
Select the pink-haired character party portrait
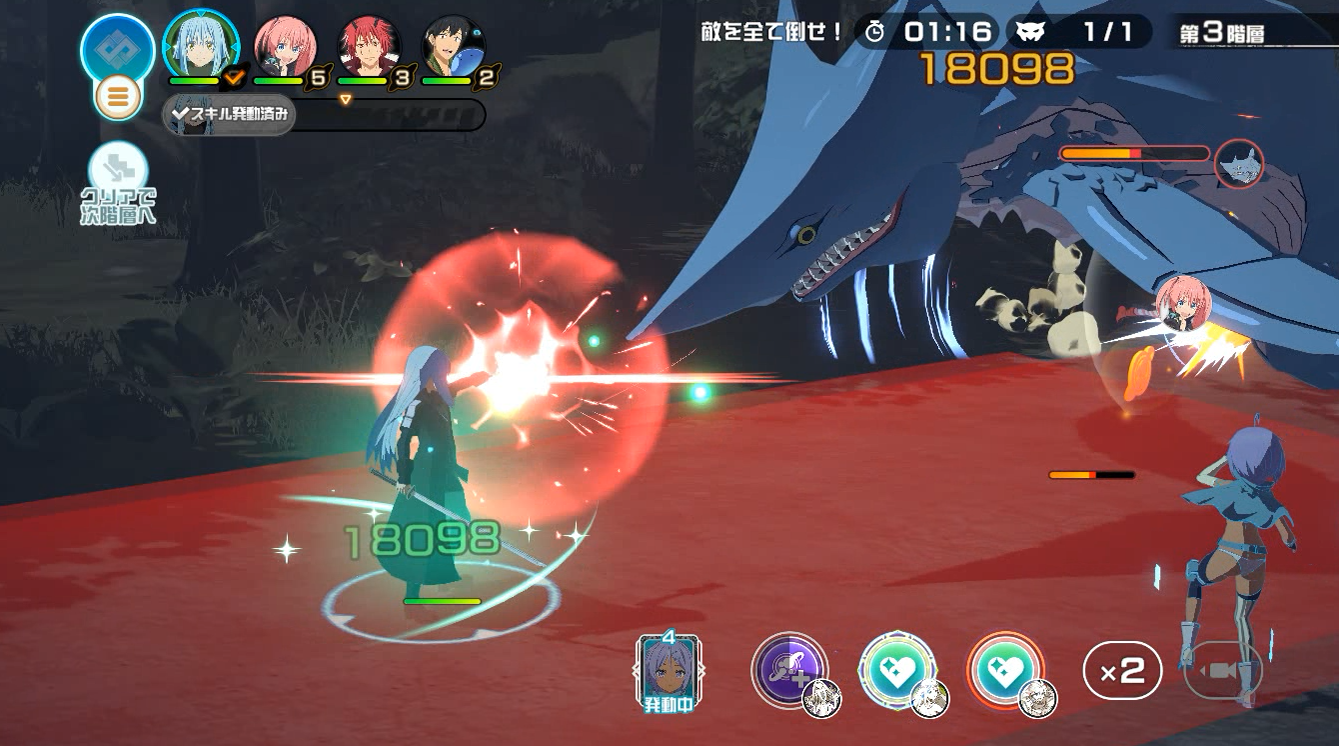point(284,46)
